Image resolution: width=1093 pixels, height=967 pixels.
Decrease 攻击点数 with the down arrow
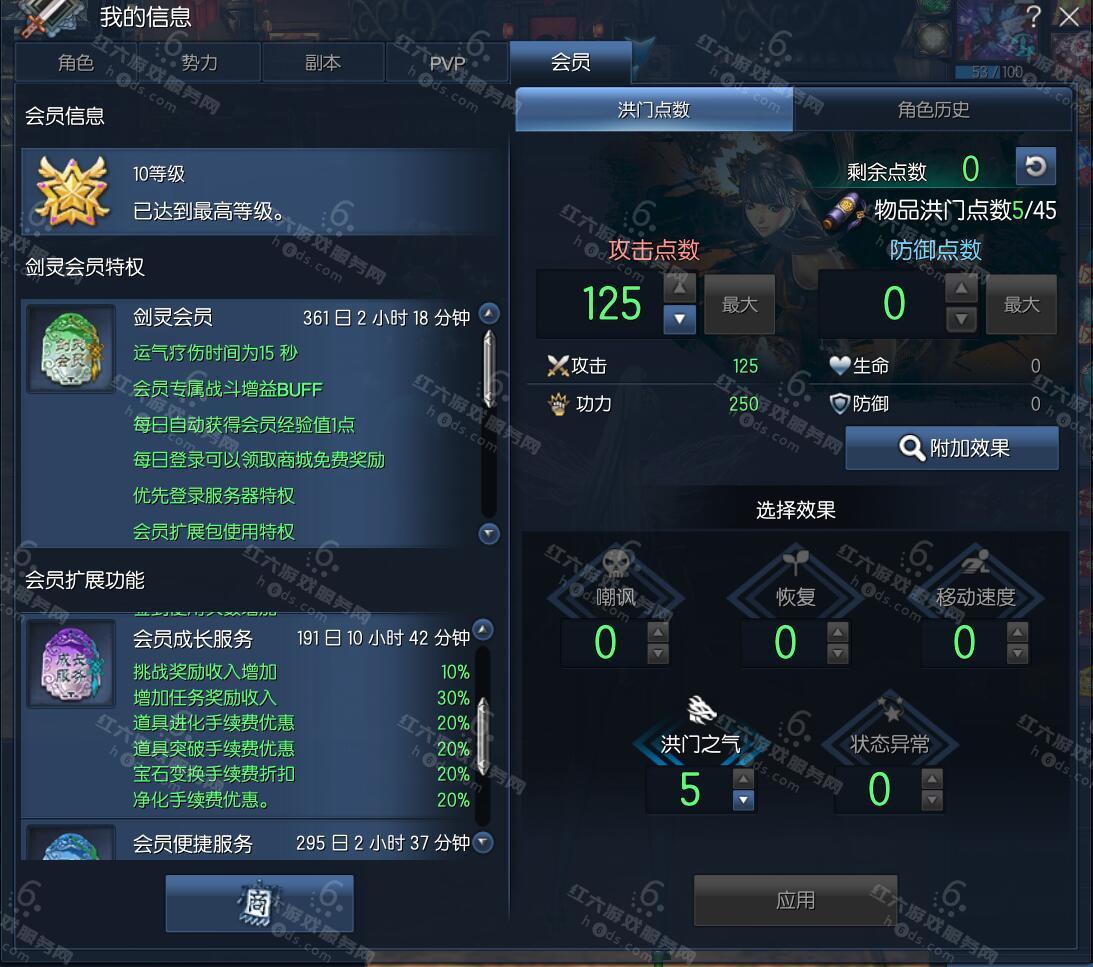(679, 319)
